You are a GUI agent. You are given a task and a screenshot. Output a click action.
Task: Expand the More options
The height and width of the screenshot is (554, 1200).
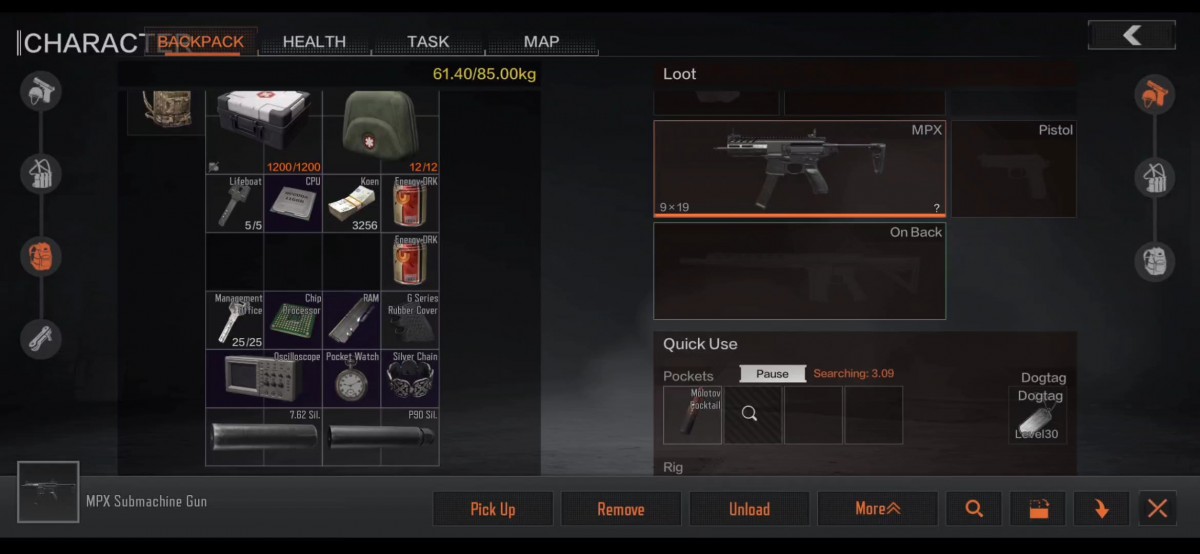(877, 509)
